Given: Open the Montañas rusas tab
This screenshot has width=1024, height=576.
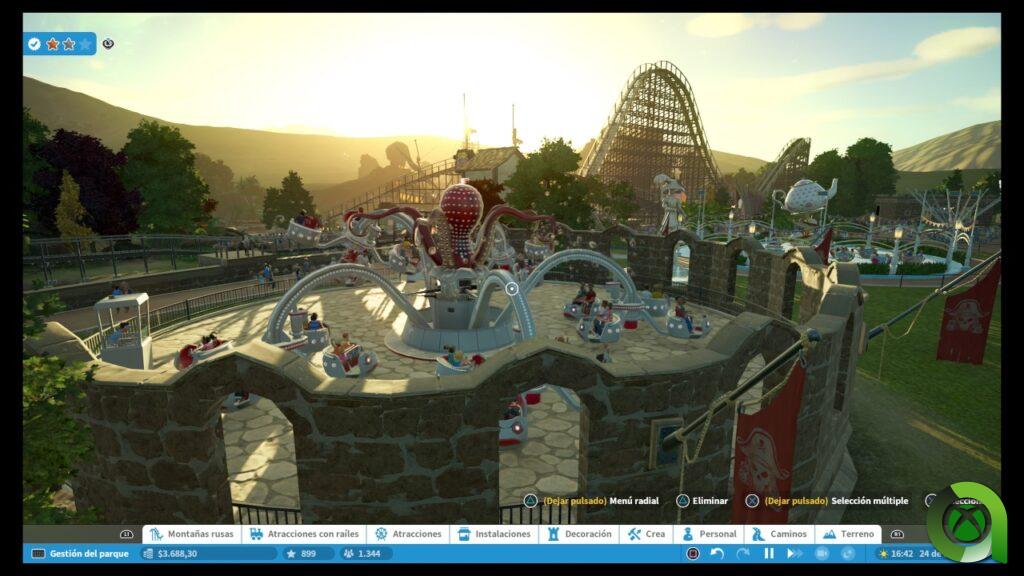Looking at the screenshot, I should pos(191,534).
